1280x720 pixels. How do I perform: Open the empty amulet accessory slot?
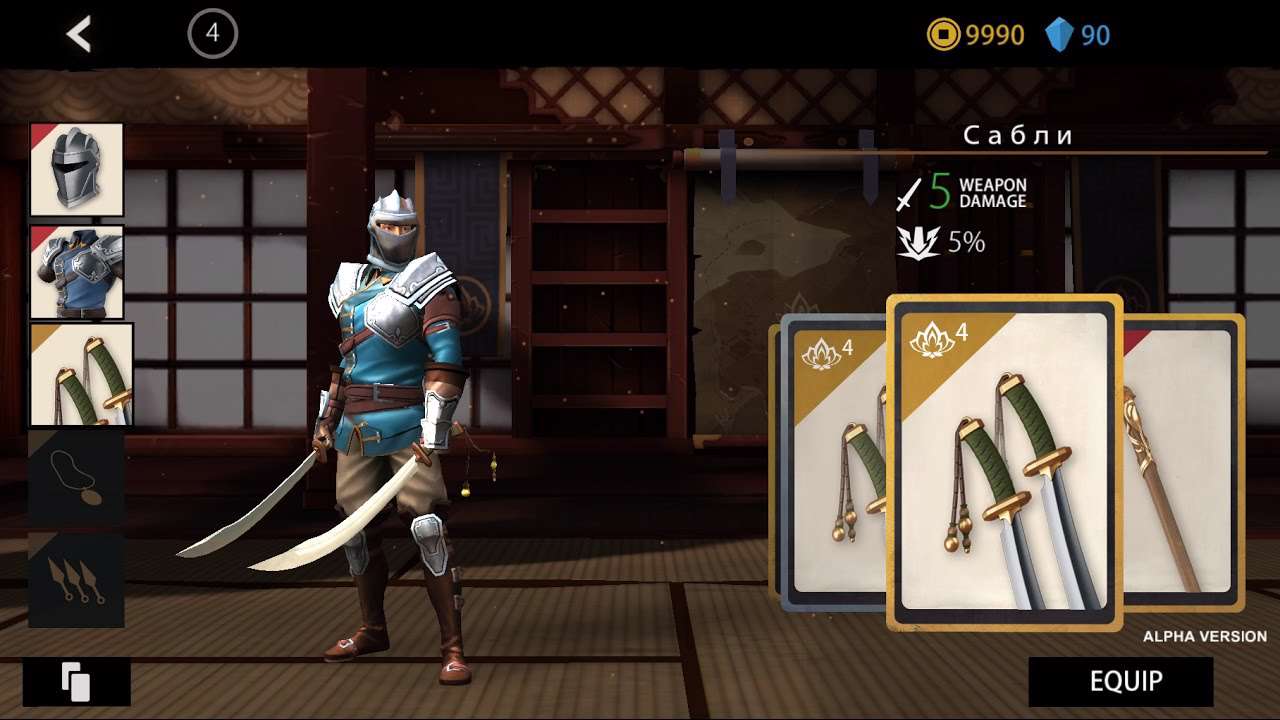point(77,478)
